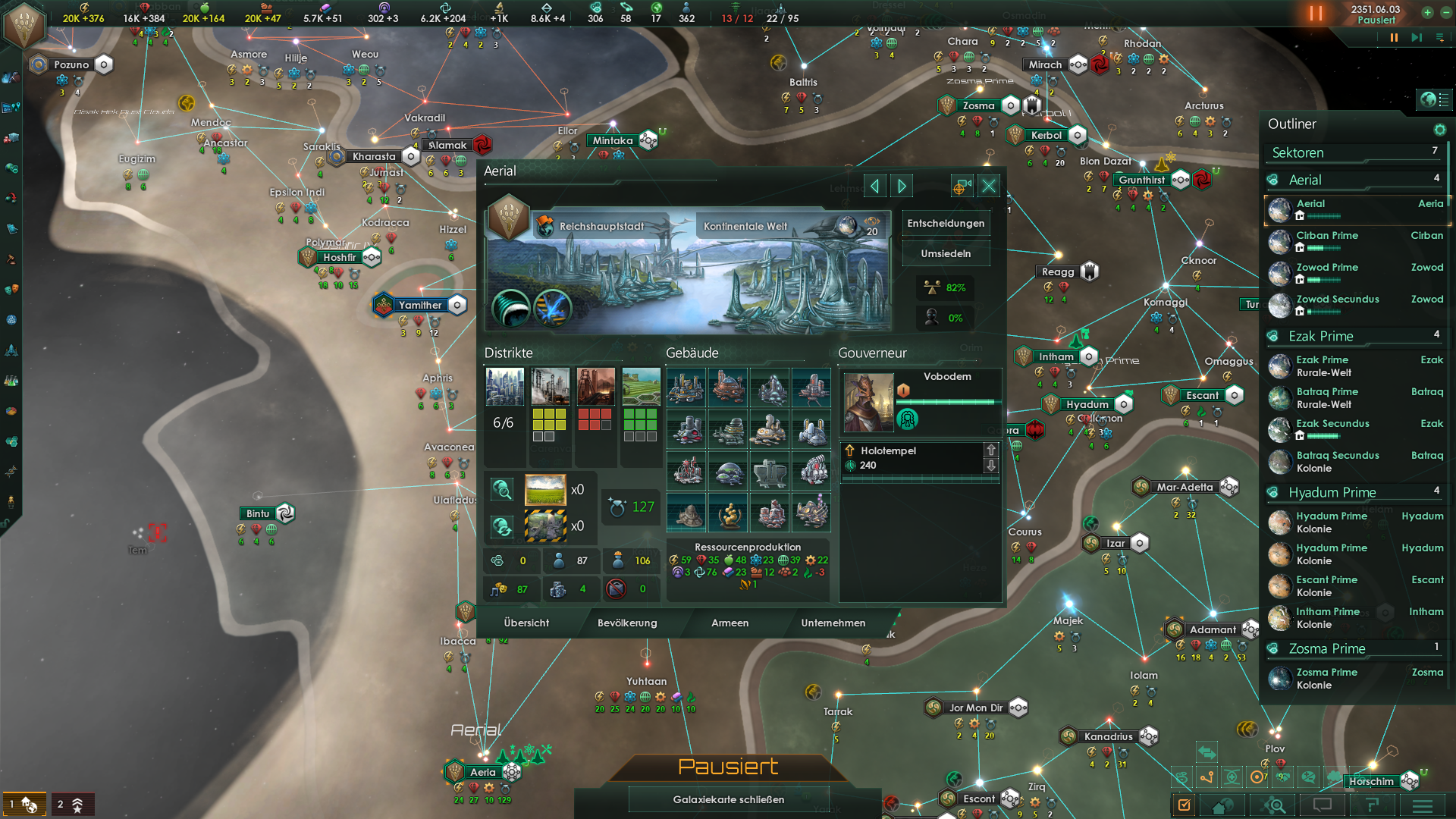
Task: Show the Unternehmen tab
Action: pos(833,623)
